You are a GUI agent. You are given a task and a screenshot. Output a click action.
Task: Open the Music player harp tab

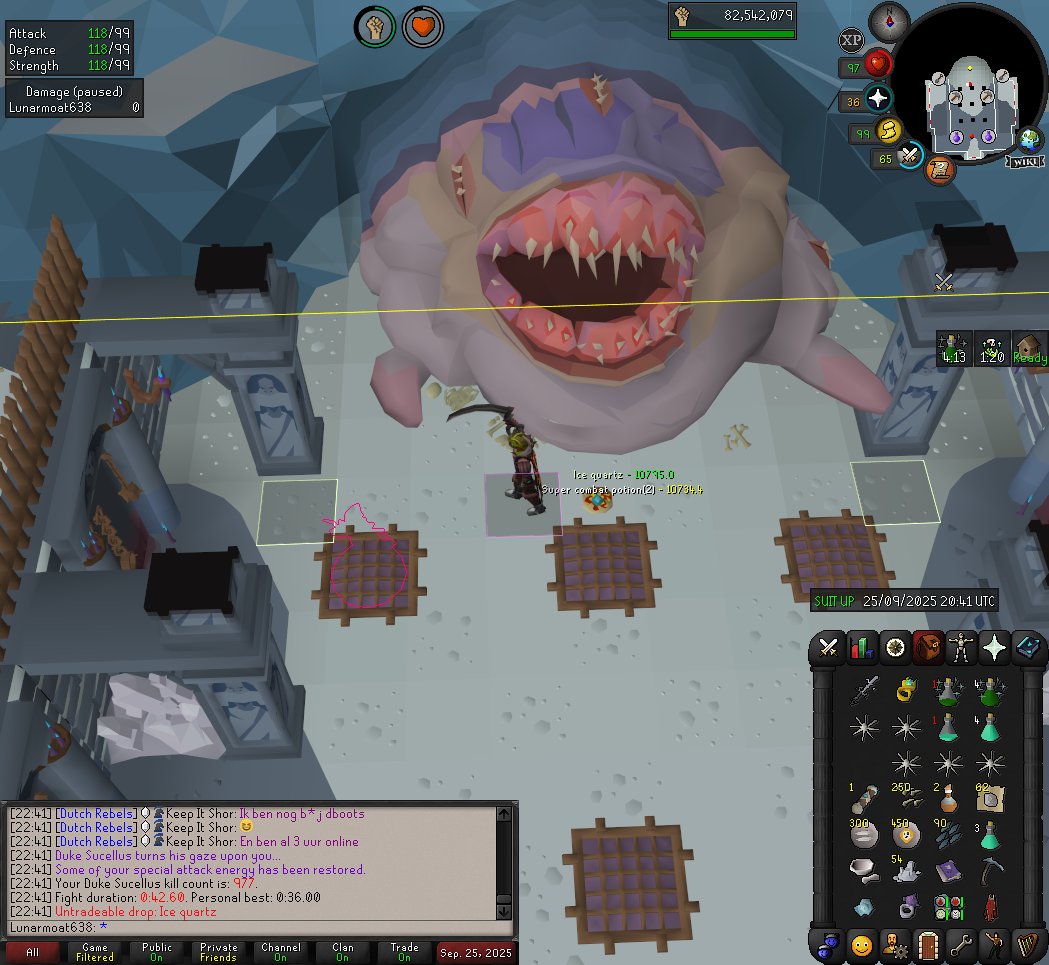(1027, 944)
